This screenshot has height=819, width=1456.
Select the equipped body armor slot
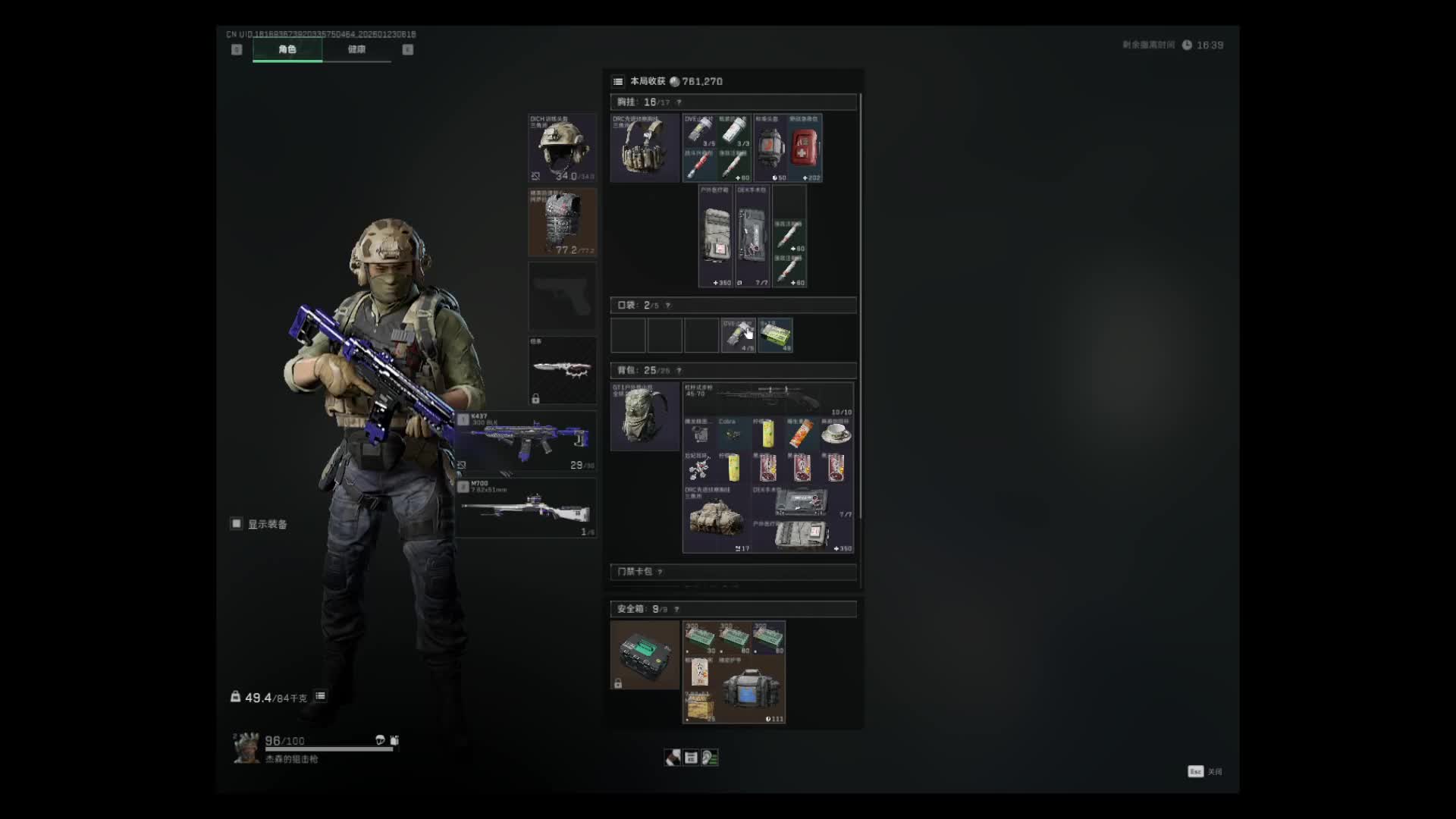562,222
